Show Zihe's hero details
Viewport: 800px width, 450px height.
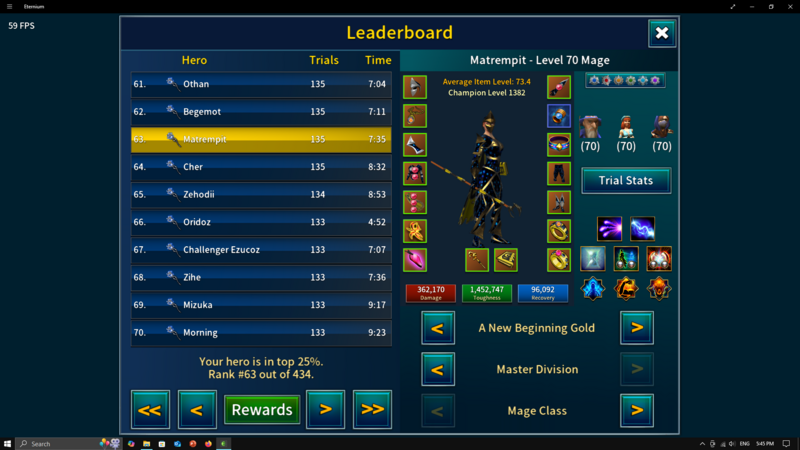pyautogui.click(x=261, y=277)
